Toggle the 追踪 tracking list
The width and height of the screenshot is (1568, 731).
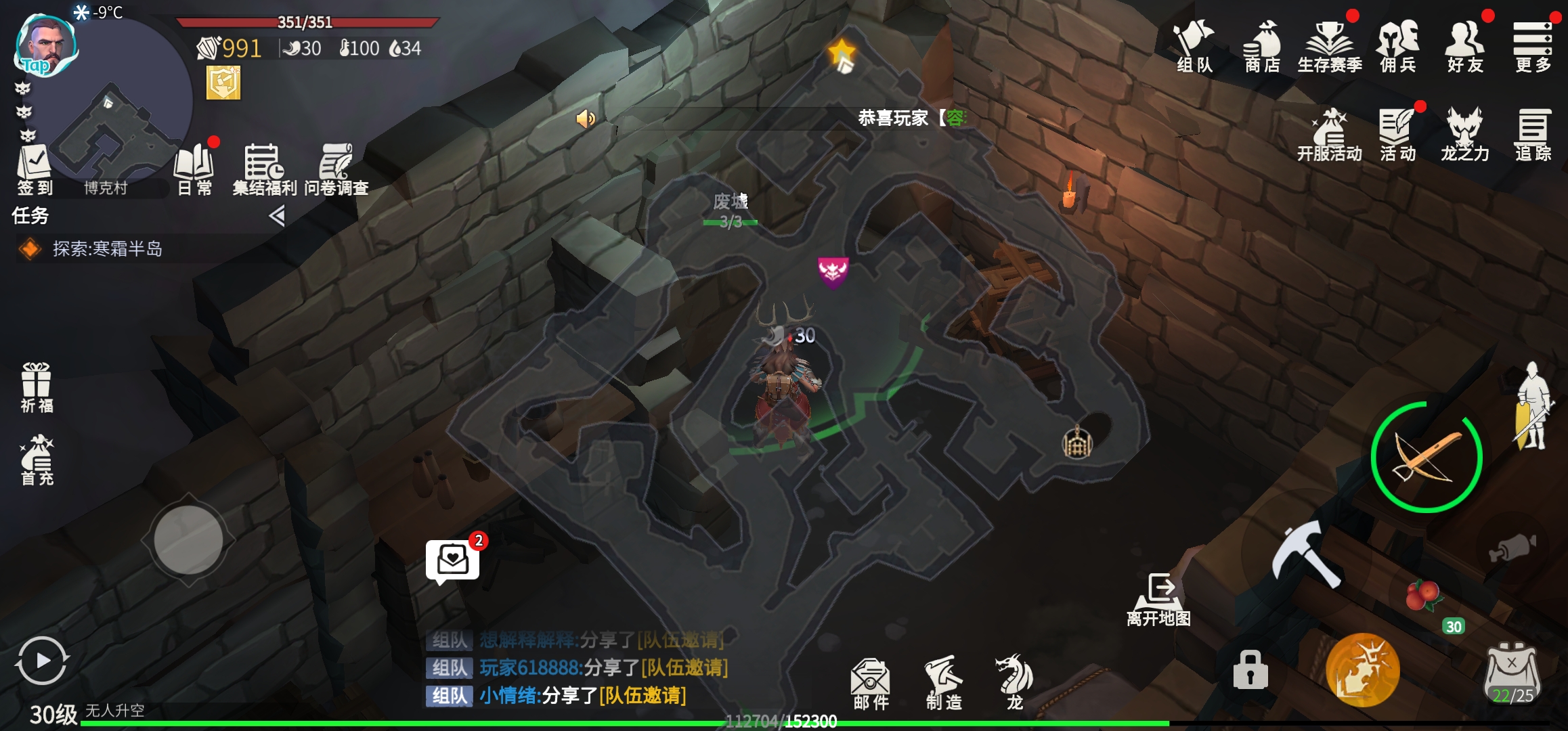tap(1533, 135)
